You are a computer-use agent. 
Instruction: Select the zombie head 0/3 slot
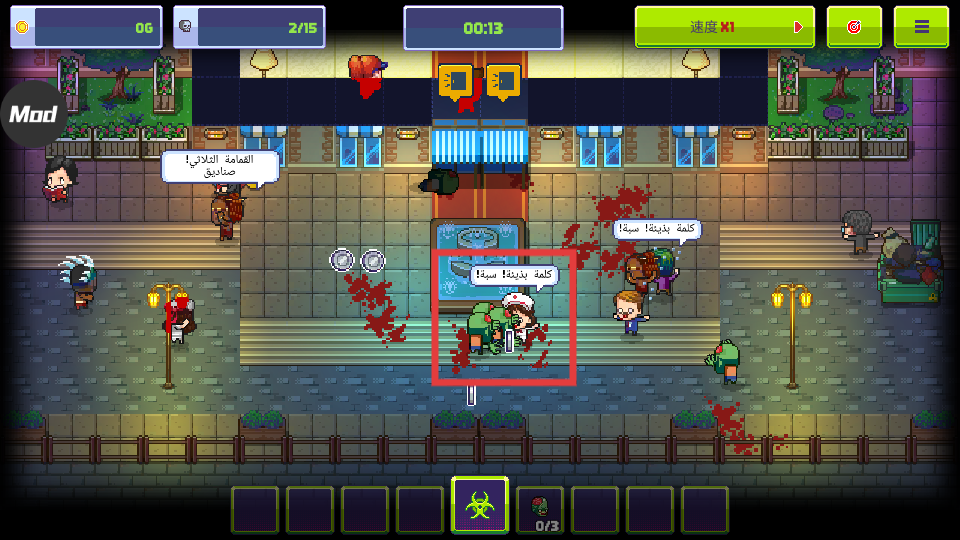pos(540,510)
